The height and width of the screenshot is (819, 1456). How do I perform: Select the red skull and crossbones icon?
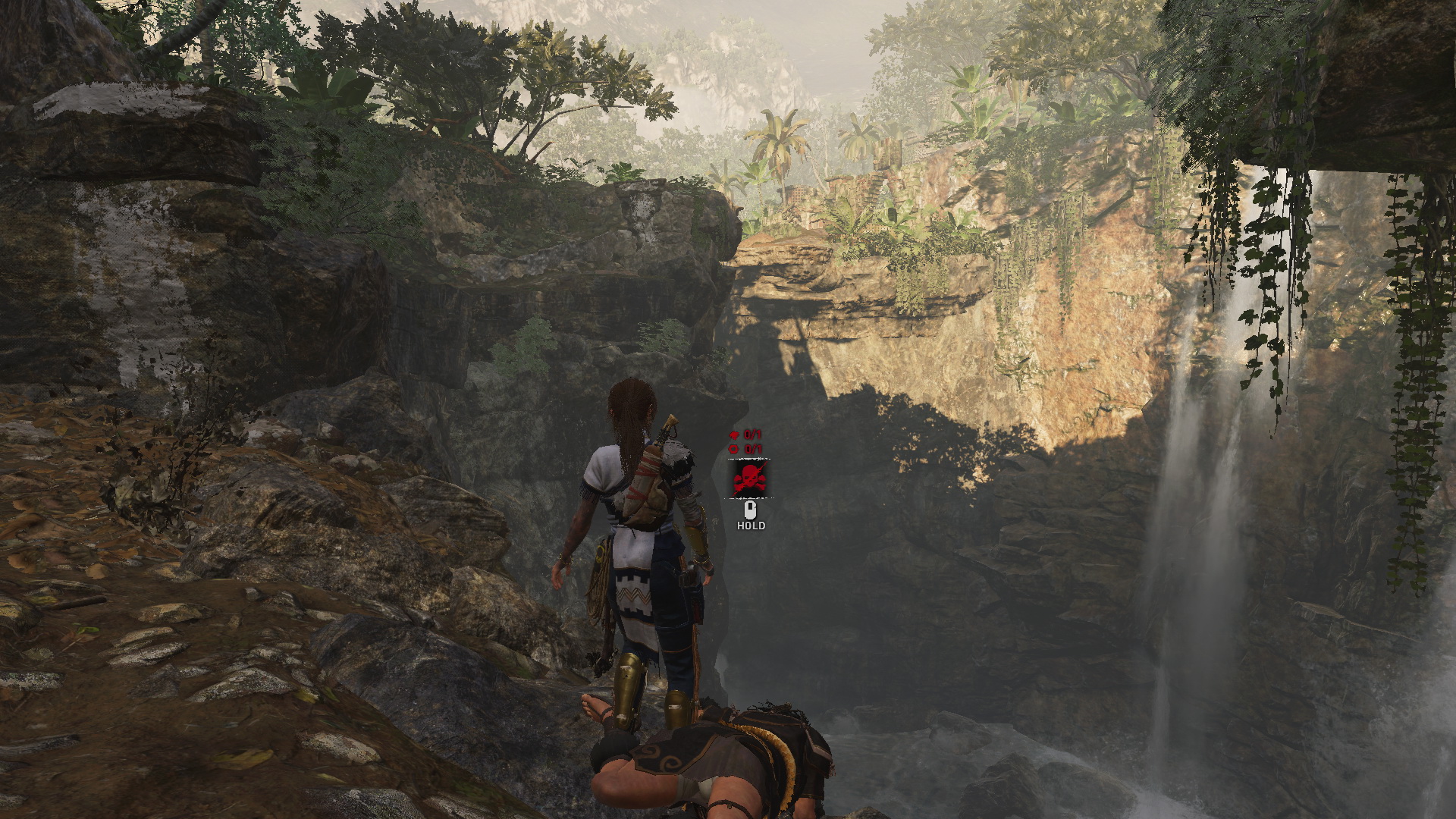pos(749,479)
